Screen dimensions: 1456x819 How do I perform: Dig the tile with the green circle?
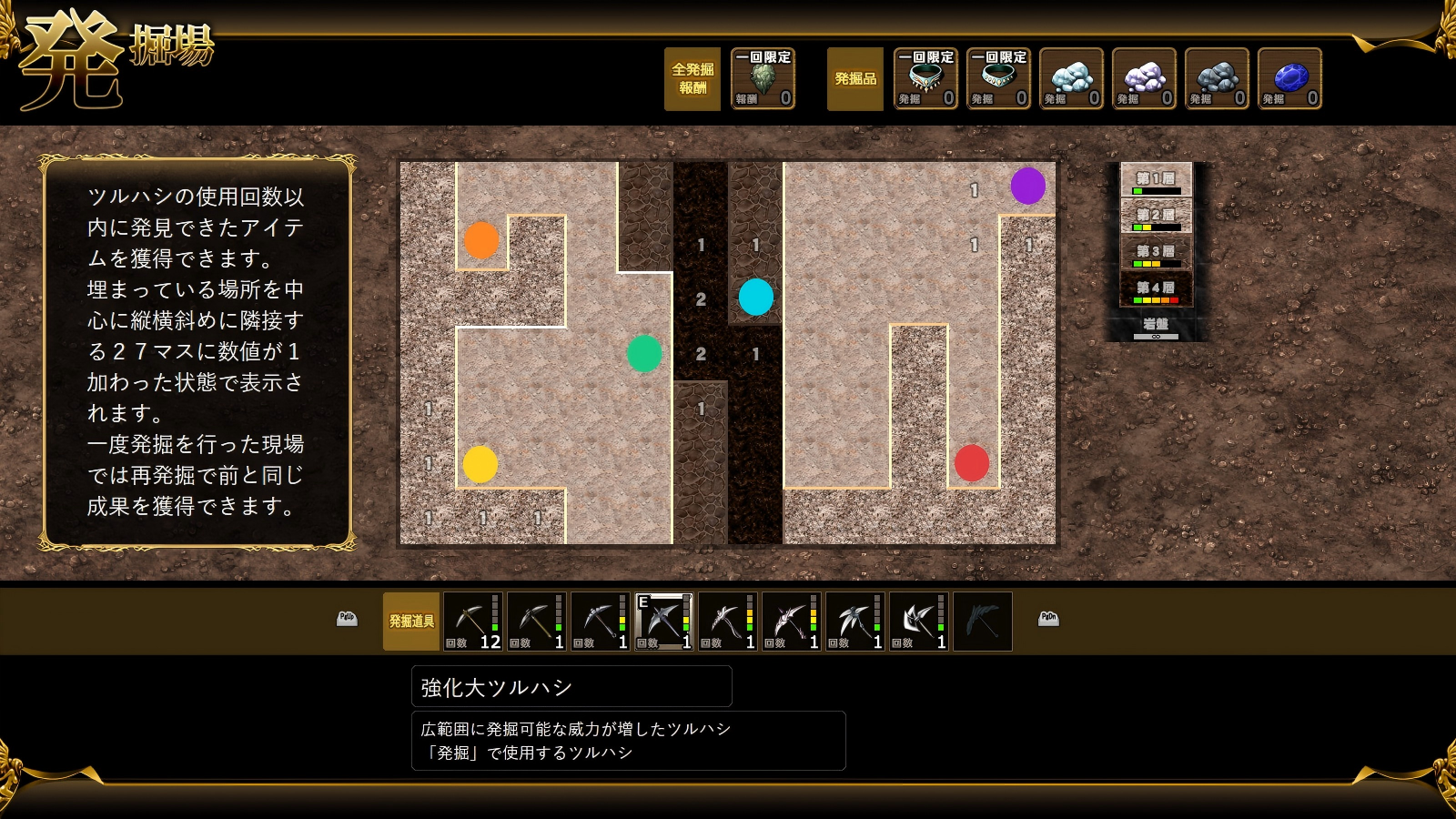pyautogui.click(x=644, y=354)
